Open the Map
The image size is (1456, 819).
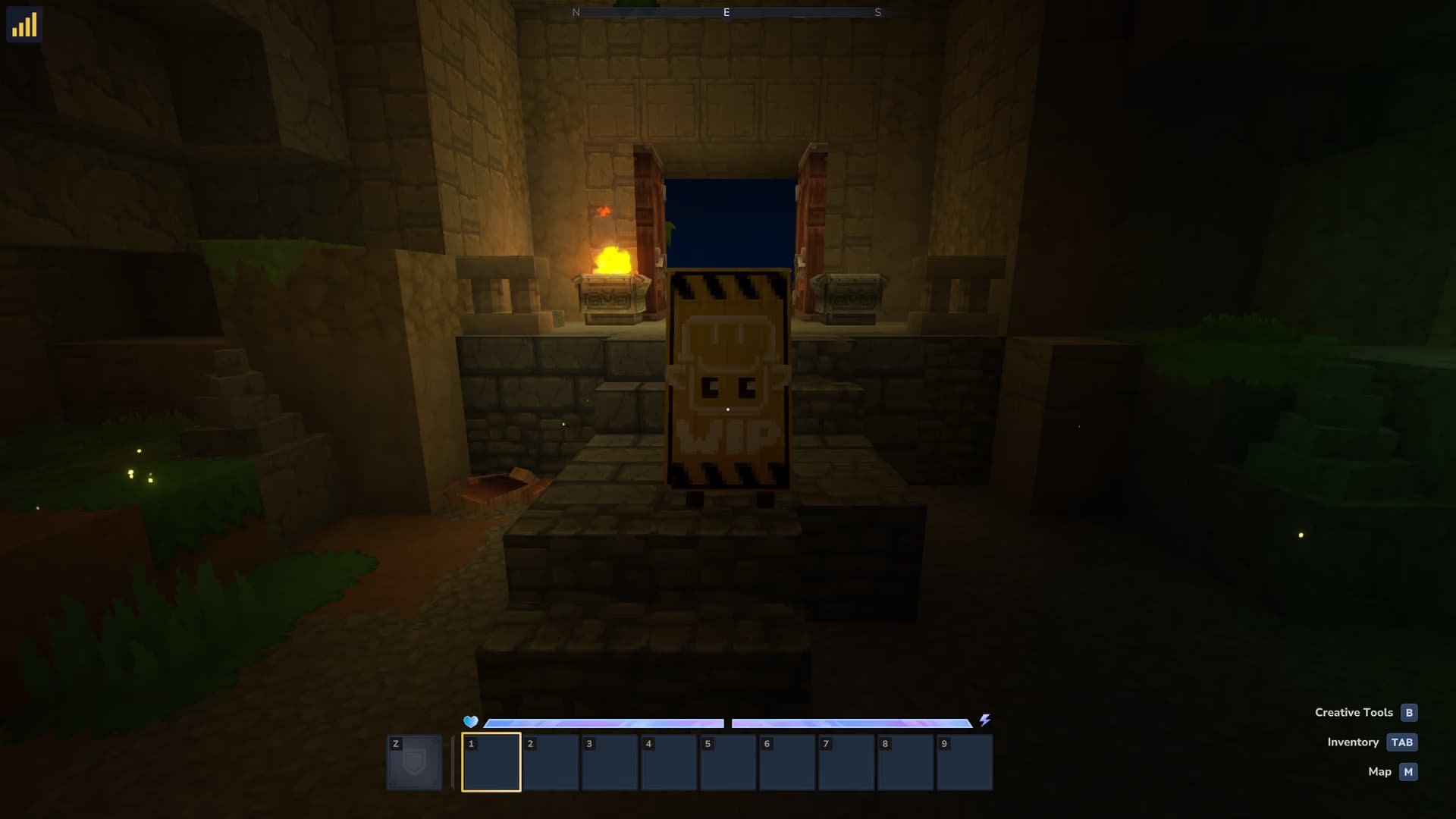1381,771
